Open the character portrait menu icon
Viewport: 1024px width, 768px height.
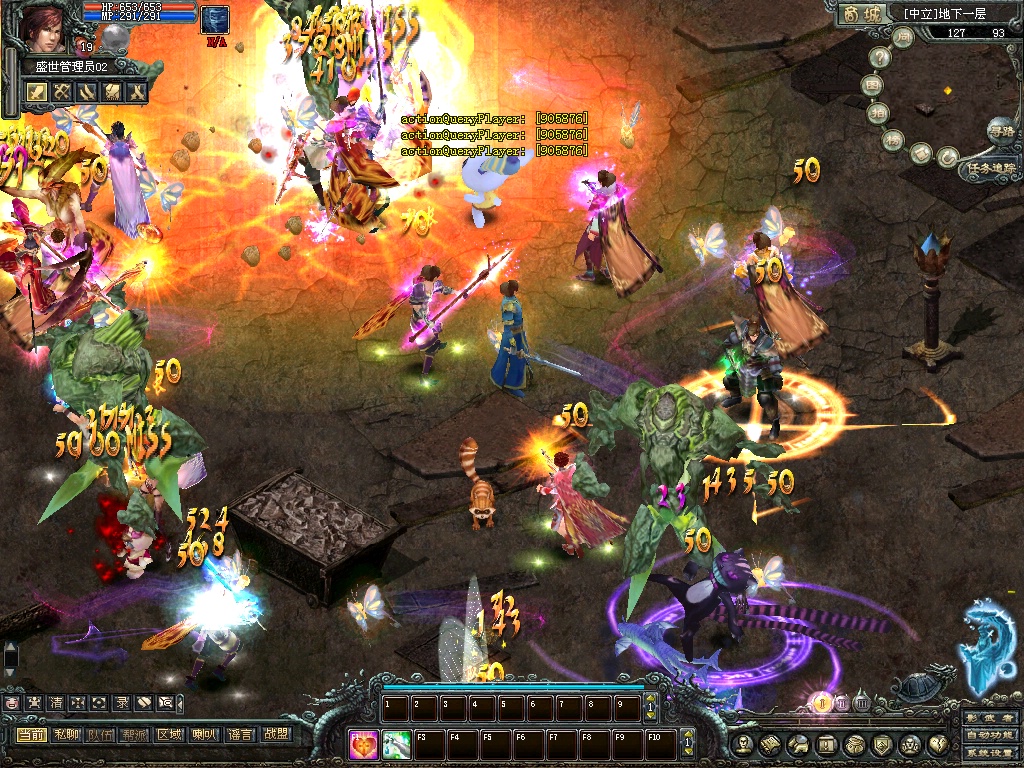click(743, 744)
